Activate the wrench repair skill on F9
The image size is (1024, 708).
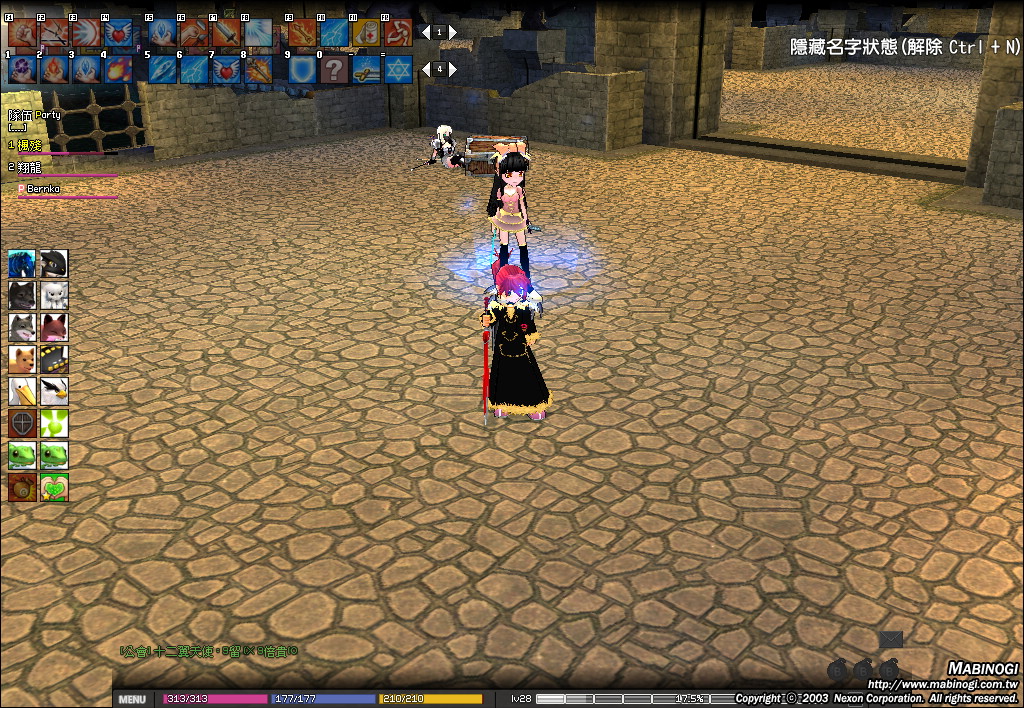(301, 33)
